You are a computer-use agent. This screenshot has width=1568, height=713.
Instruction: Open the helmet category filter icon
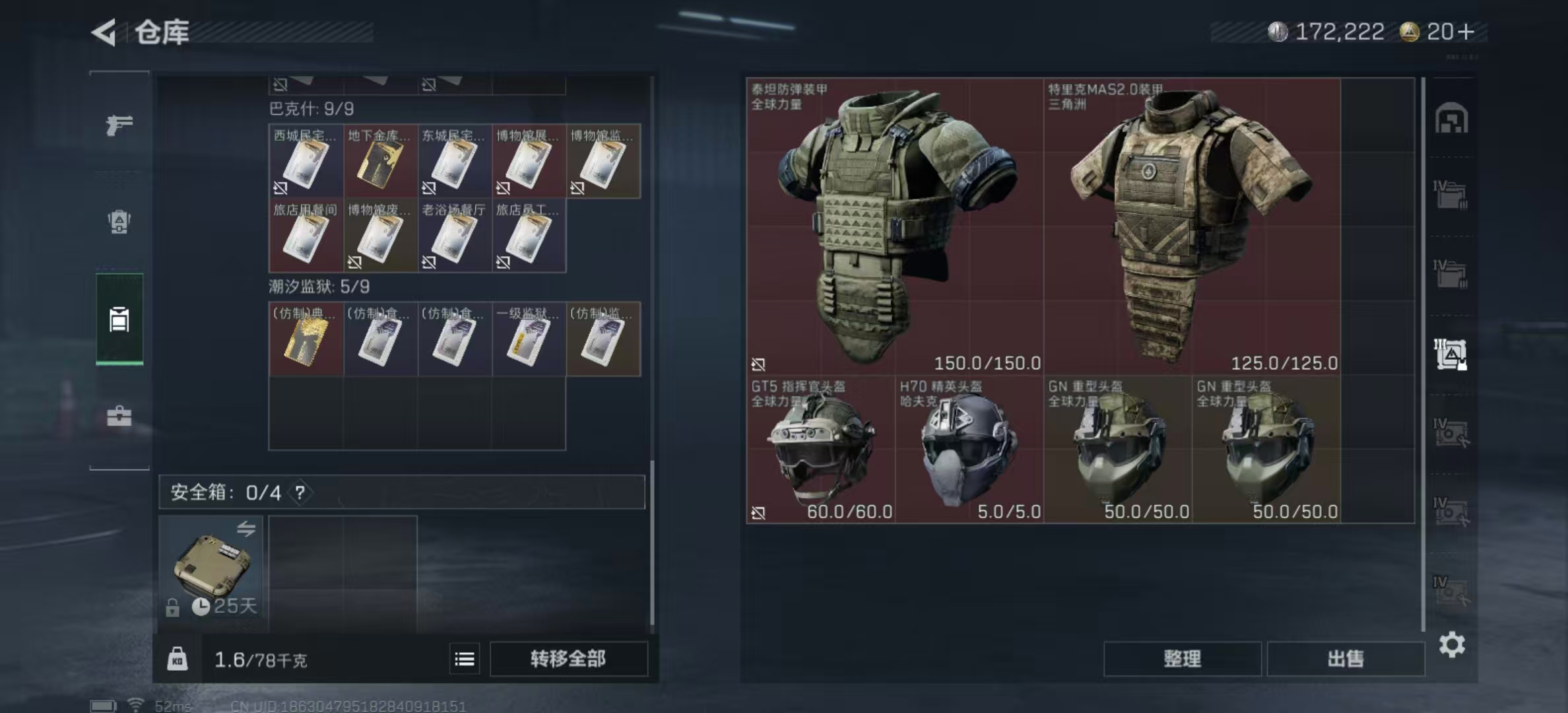coord(1451,119)
